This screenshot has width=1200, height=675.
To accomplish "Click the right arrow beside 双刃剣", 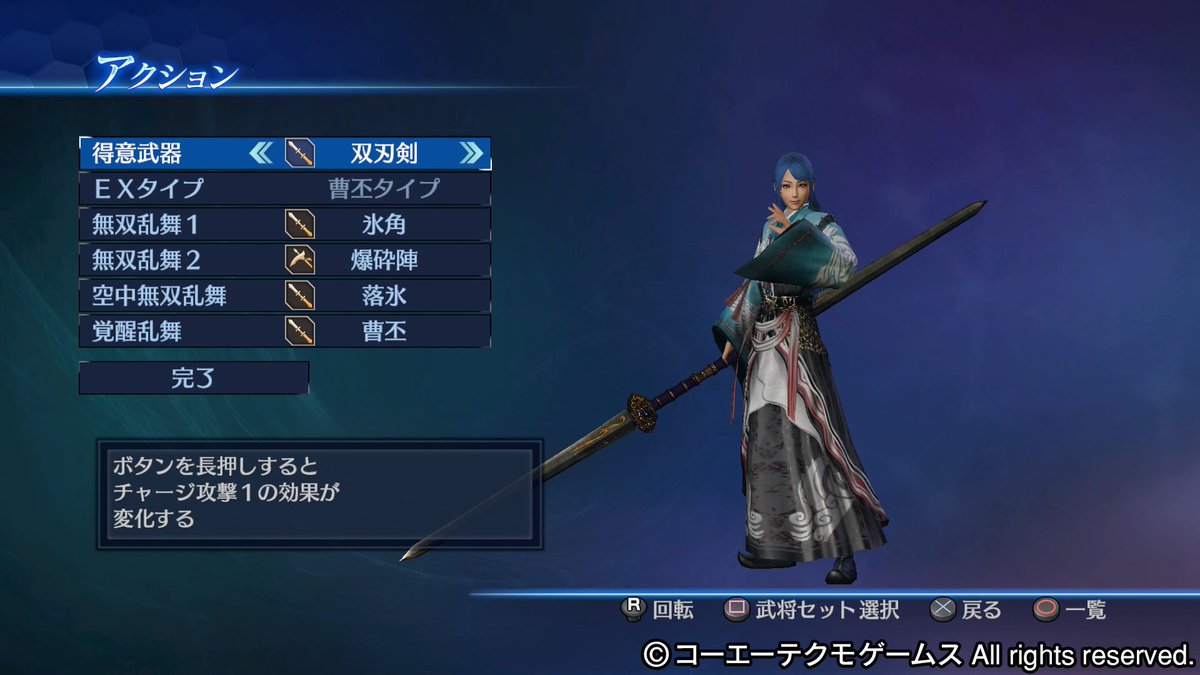I will (471, 153).
